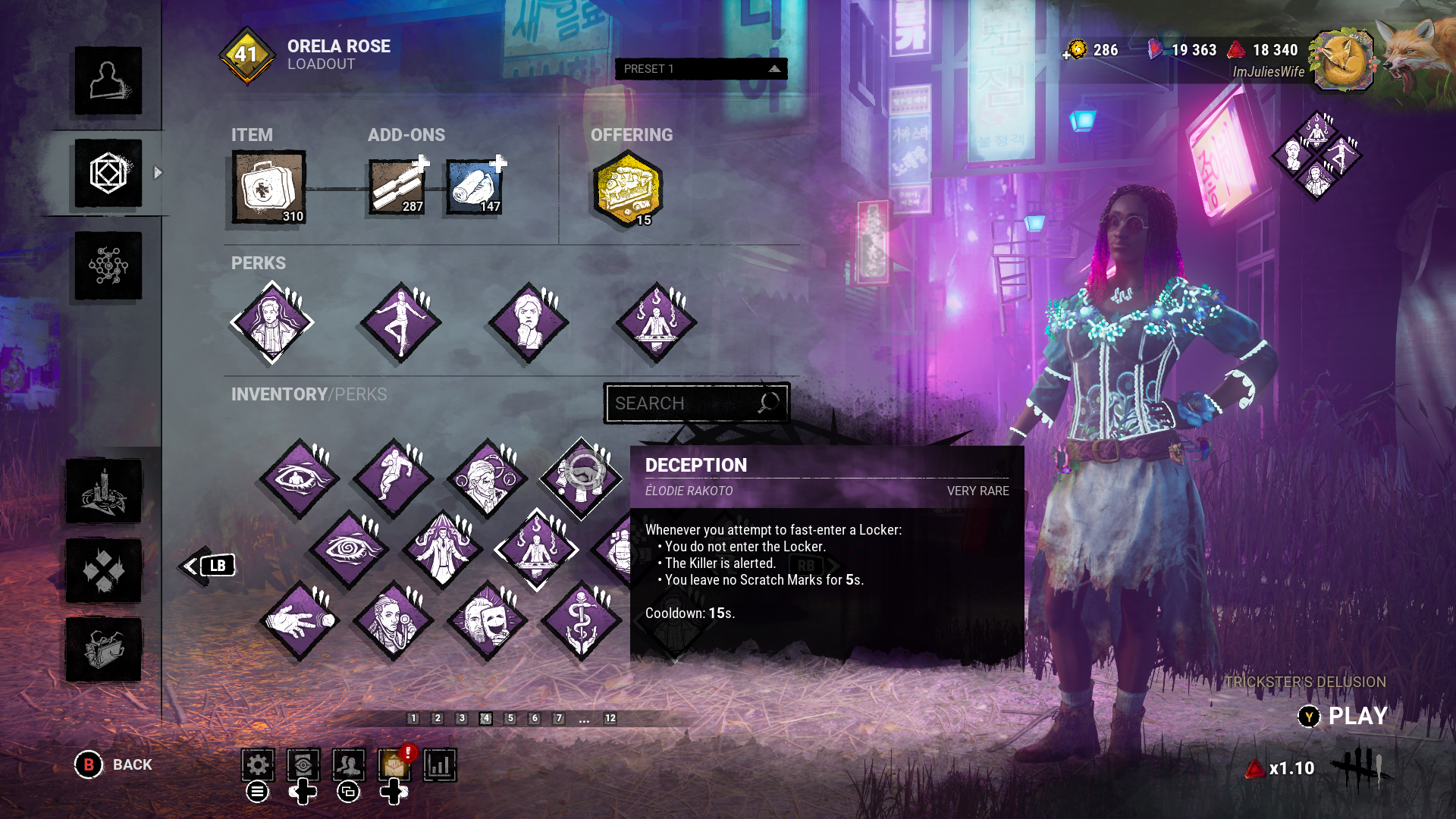The image size is (1456, 819).
Task: Pick the snake staff perk from inventory
Action: [582, 620]
